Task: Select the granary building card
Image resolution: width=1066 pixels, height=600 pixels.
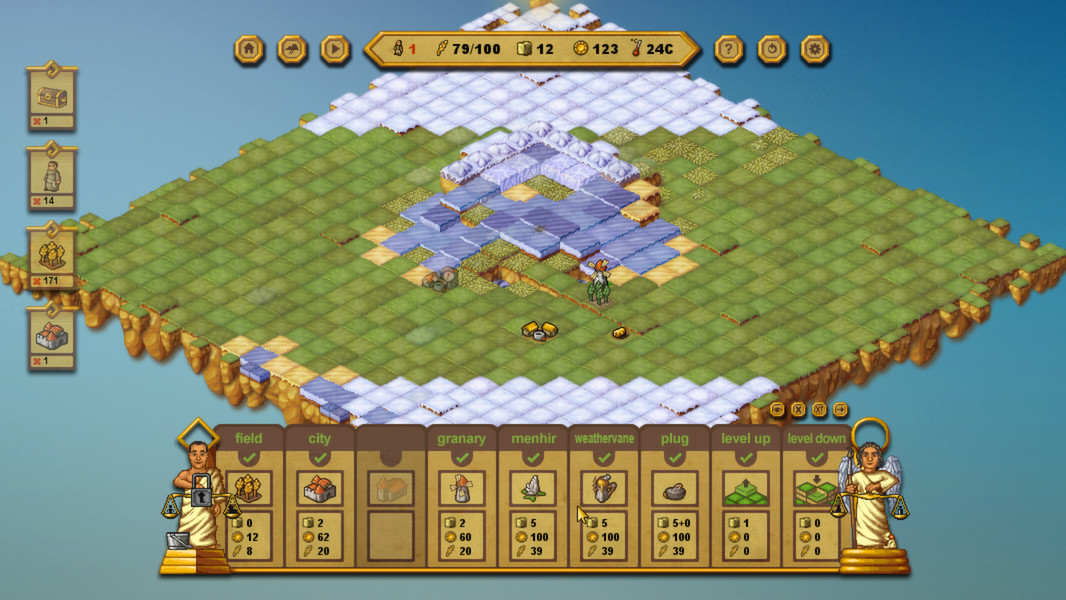Action: (461, 488)
